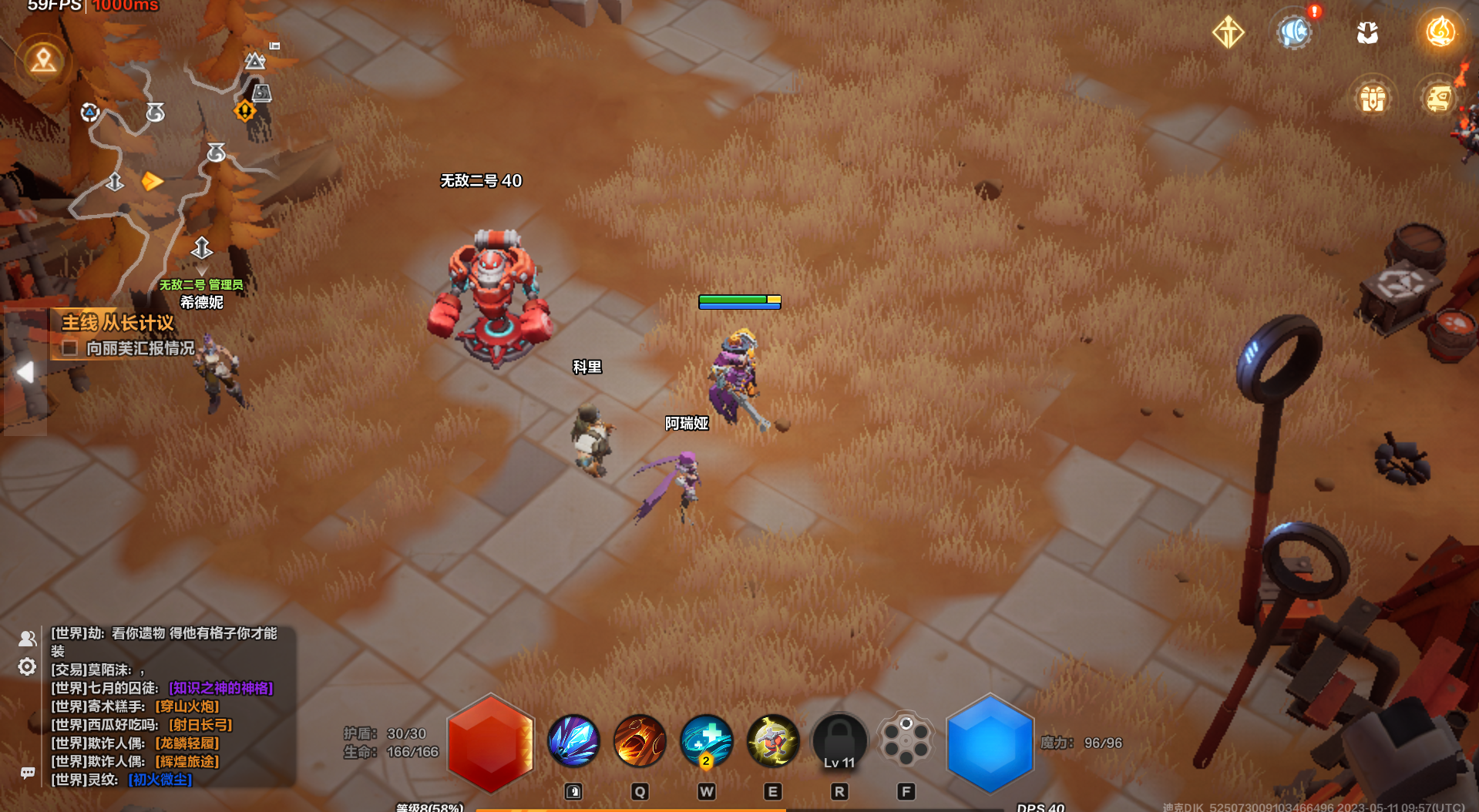Click the revolver cylinder ammo icon
The height and width of the screenshot is (812, 1479).
tap(906, 740)
